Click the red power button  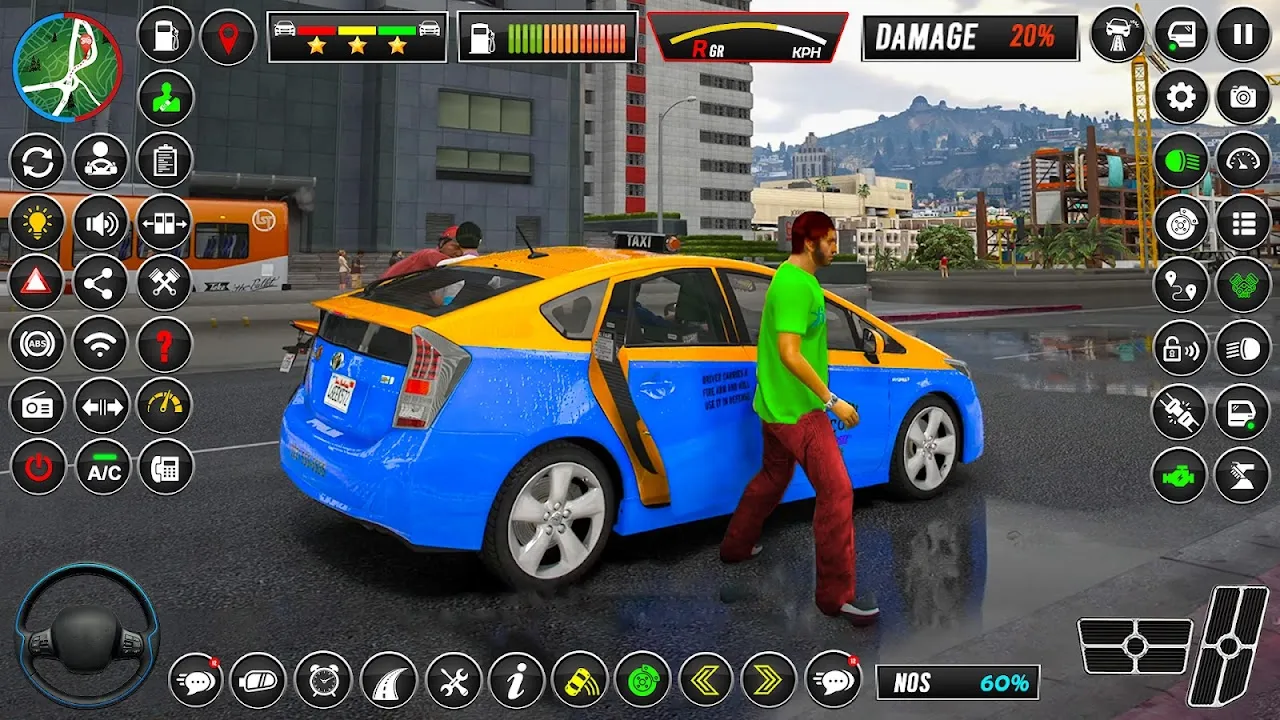click(38, 467)
